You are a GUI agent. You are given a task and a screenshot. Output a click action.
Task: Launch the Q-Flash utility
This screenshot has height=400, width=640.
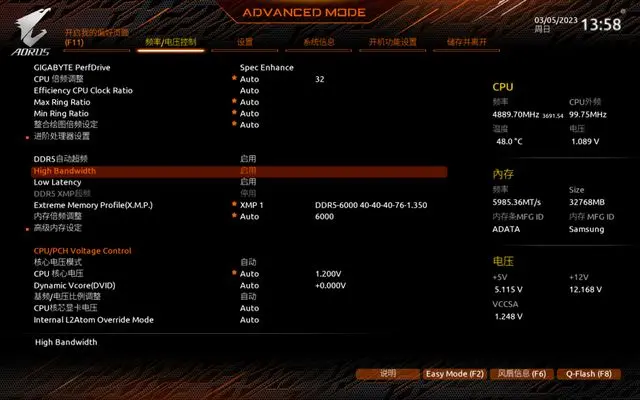[x=588, y=373]
